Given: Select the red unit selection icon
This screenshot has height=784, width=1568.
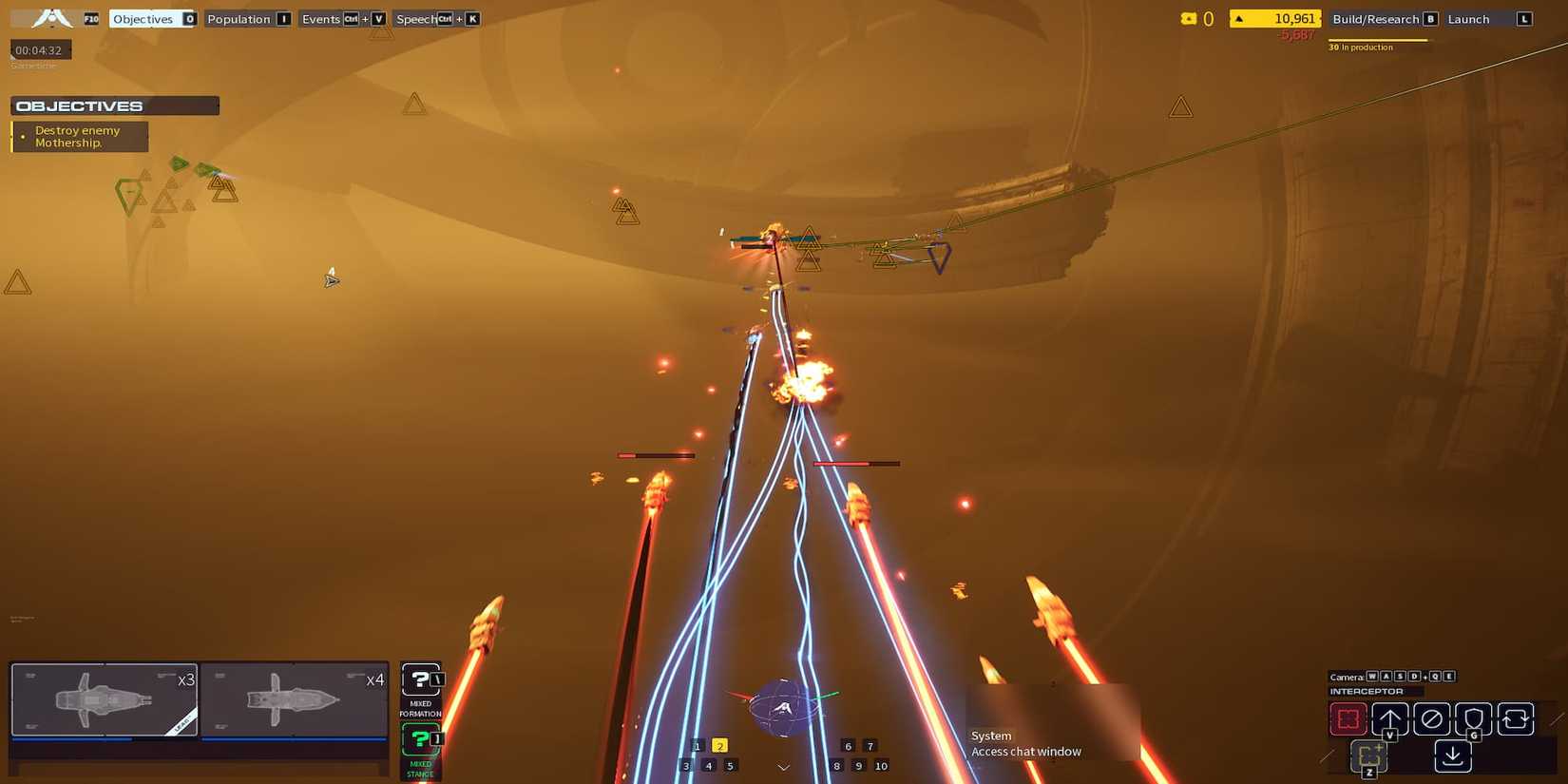Looking at the screenshot, I should [x=1348, y=719].
